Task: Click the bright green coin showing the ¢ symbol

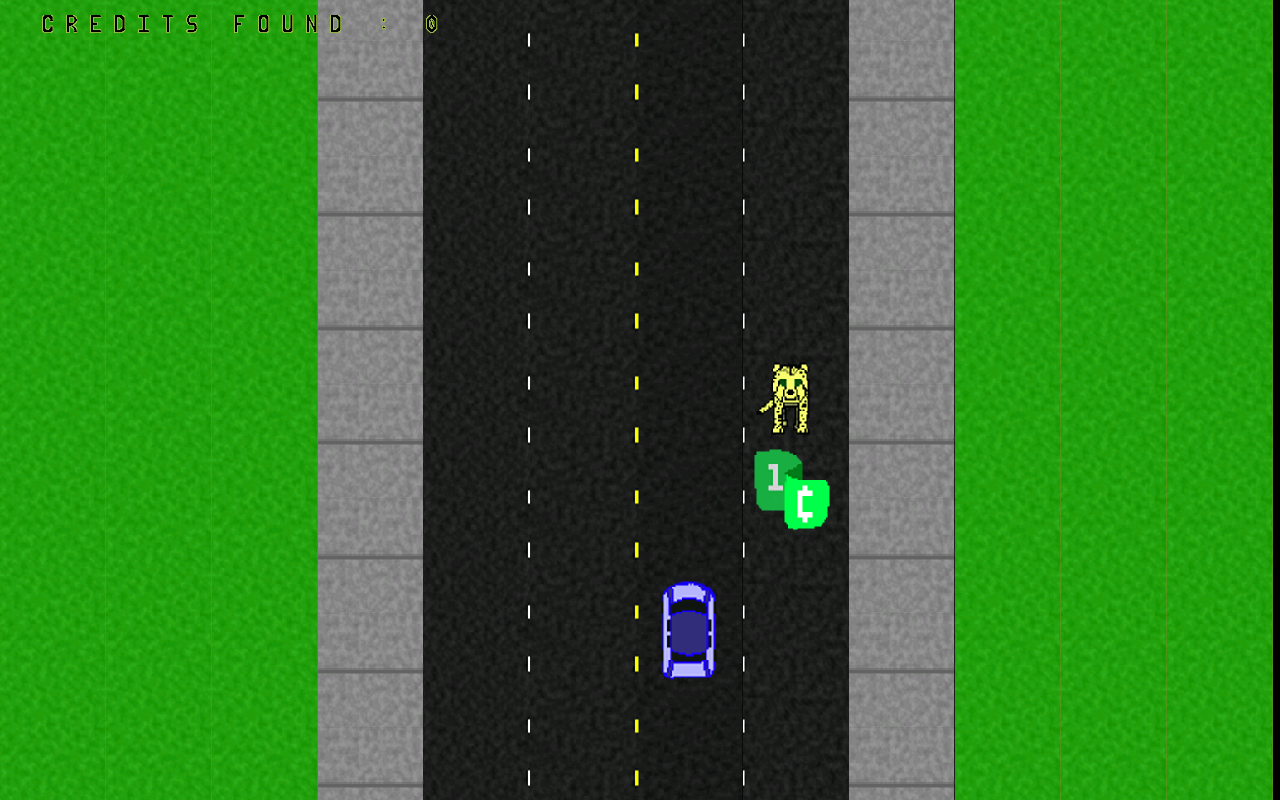Action: [x=808, y=505]
